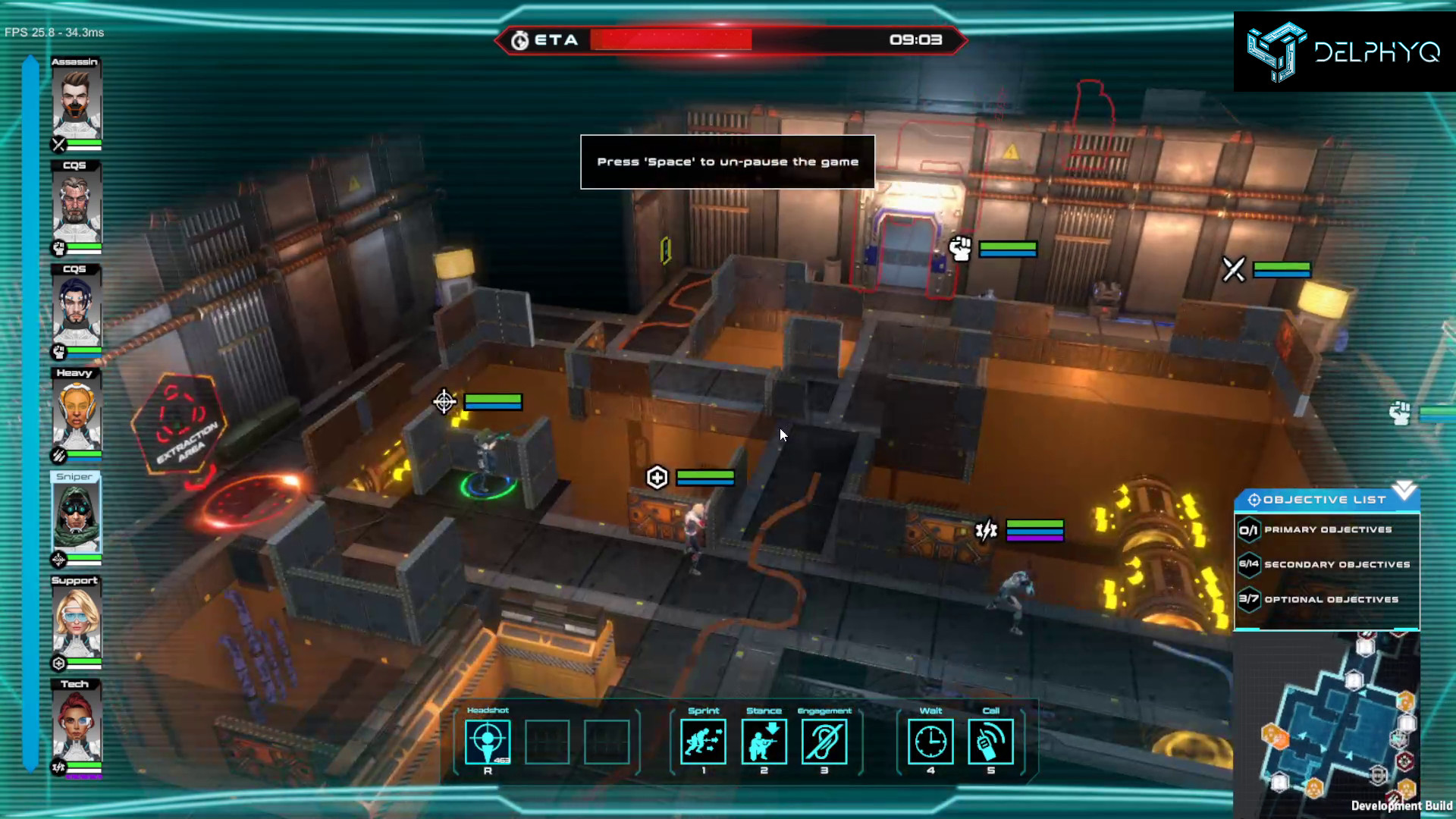1456x819 pixels.
Task: Use the Wait command icon
Action: pos(930,742)
